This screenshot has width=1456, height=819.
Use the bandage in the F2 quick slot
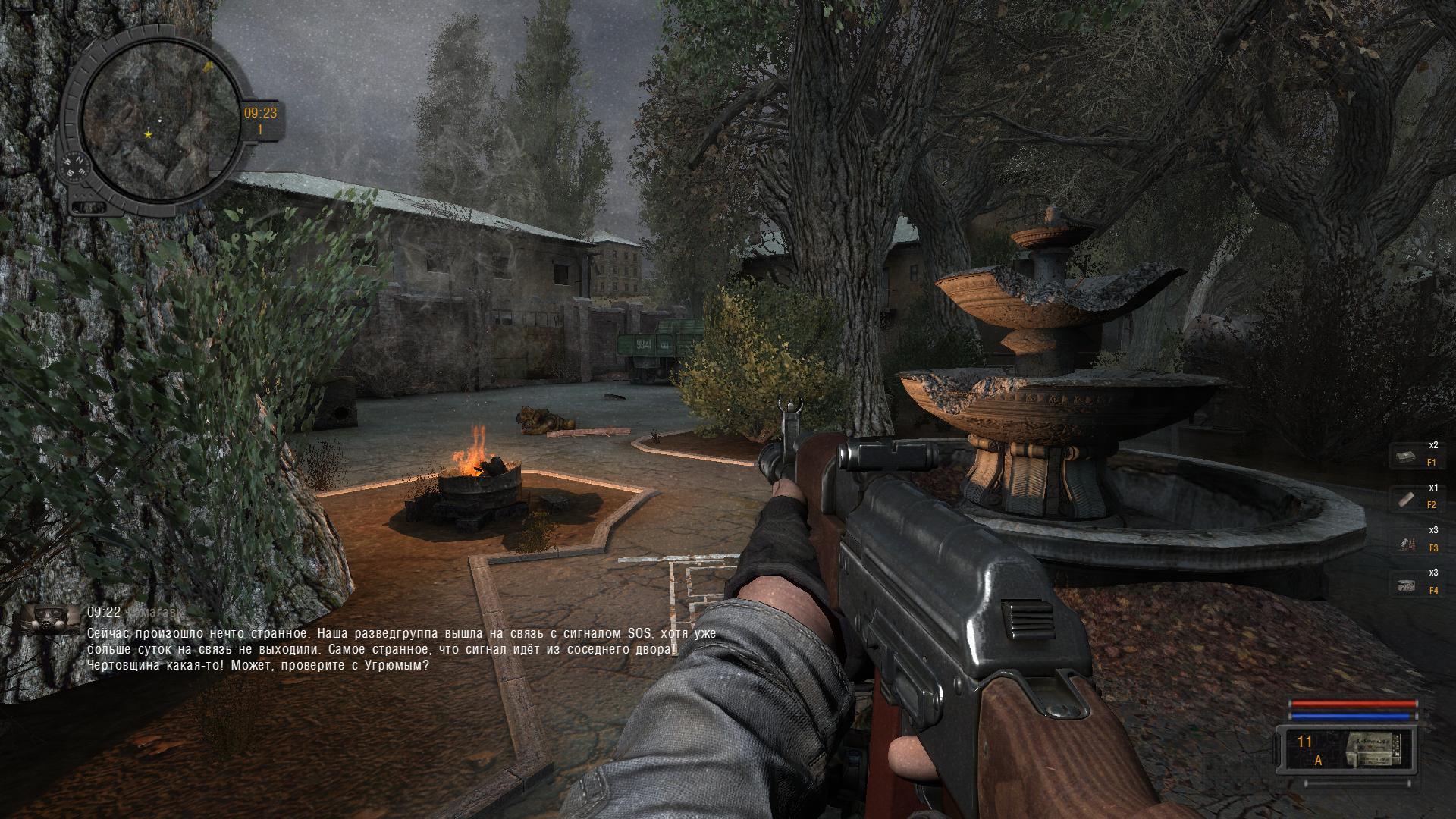(x=1407, y=499)
